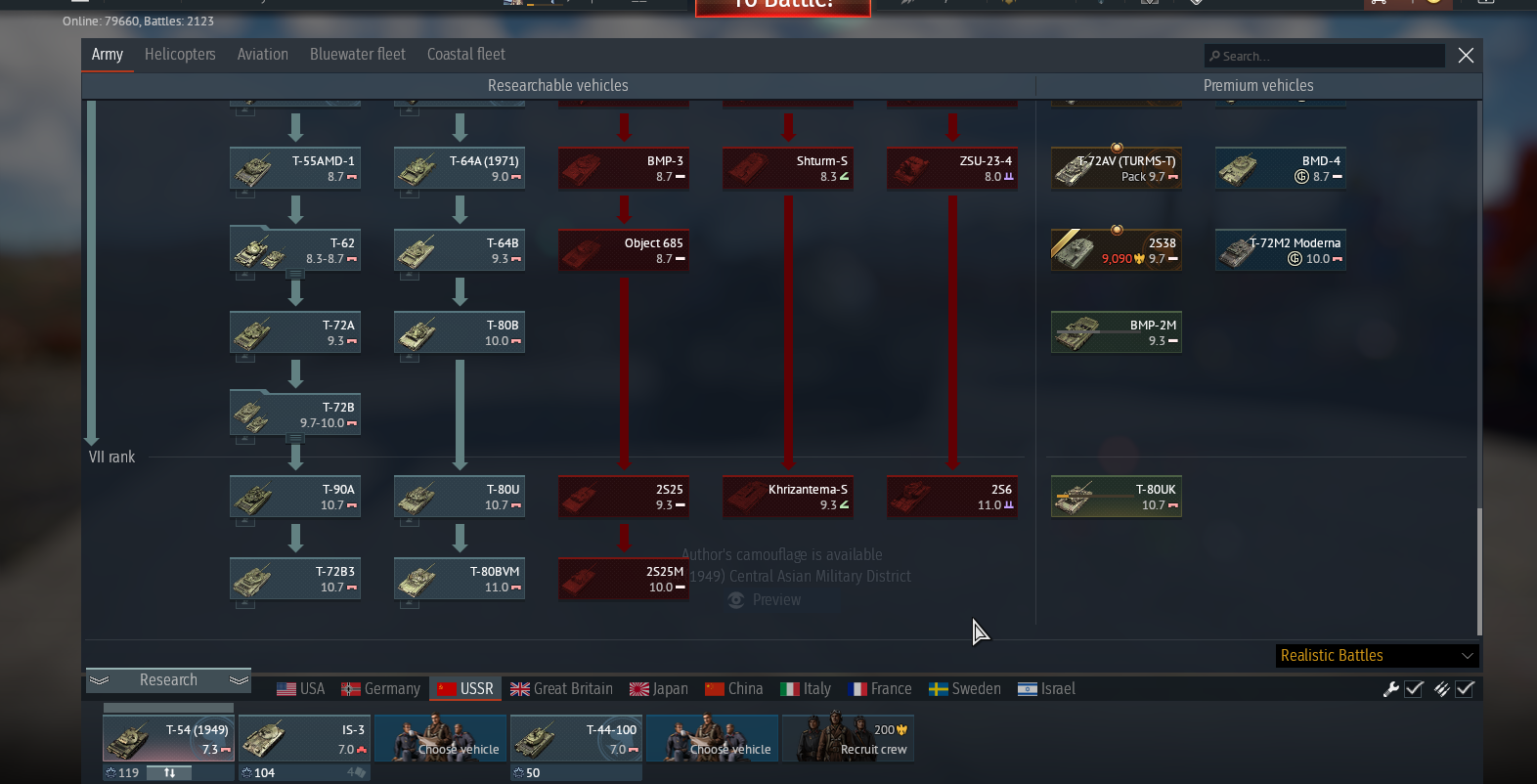Toggle the auto-restock ammo checkbox
This screenshot has height=784, width=1537.
click(x=1465, y=689)
